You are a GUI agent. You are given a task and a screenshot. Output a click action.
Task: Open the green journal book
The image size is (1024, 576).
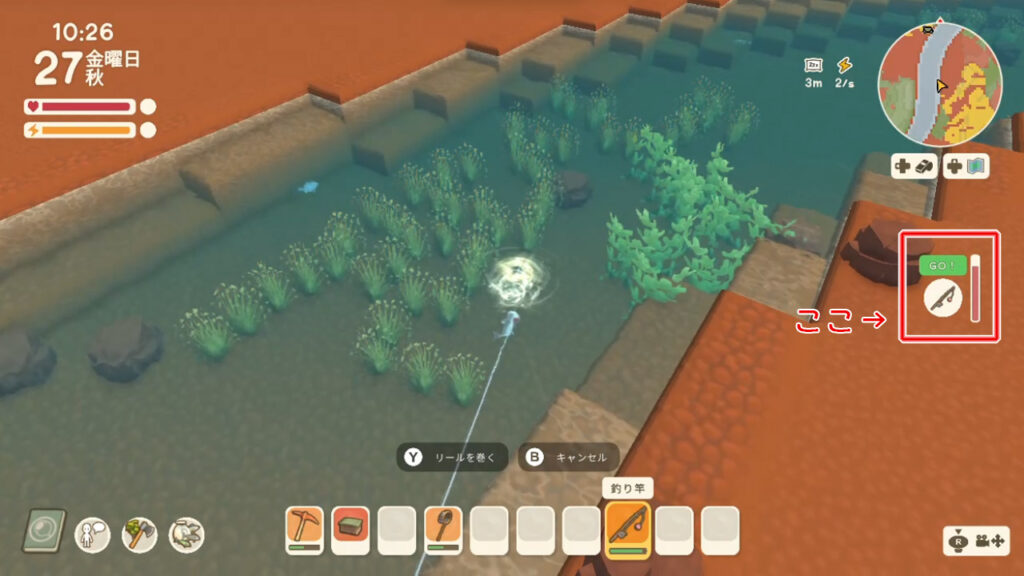47,532
